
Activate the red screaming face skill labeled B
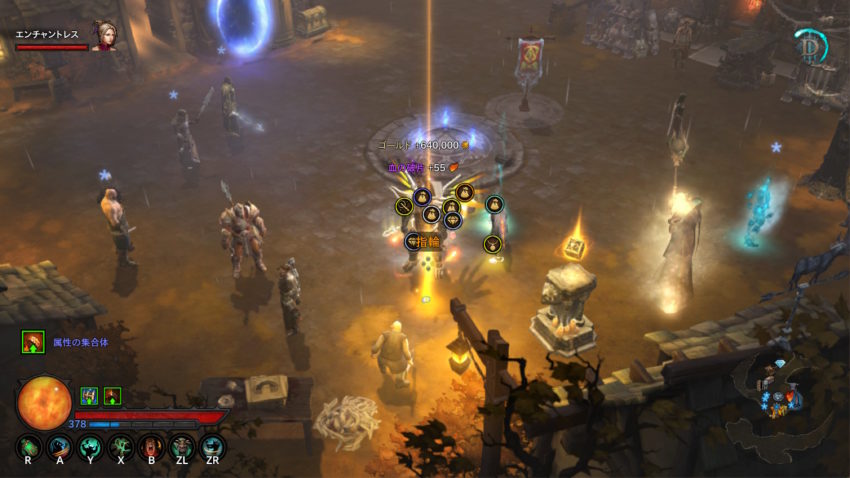click(151, 447)
